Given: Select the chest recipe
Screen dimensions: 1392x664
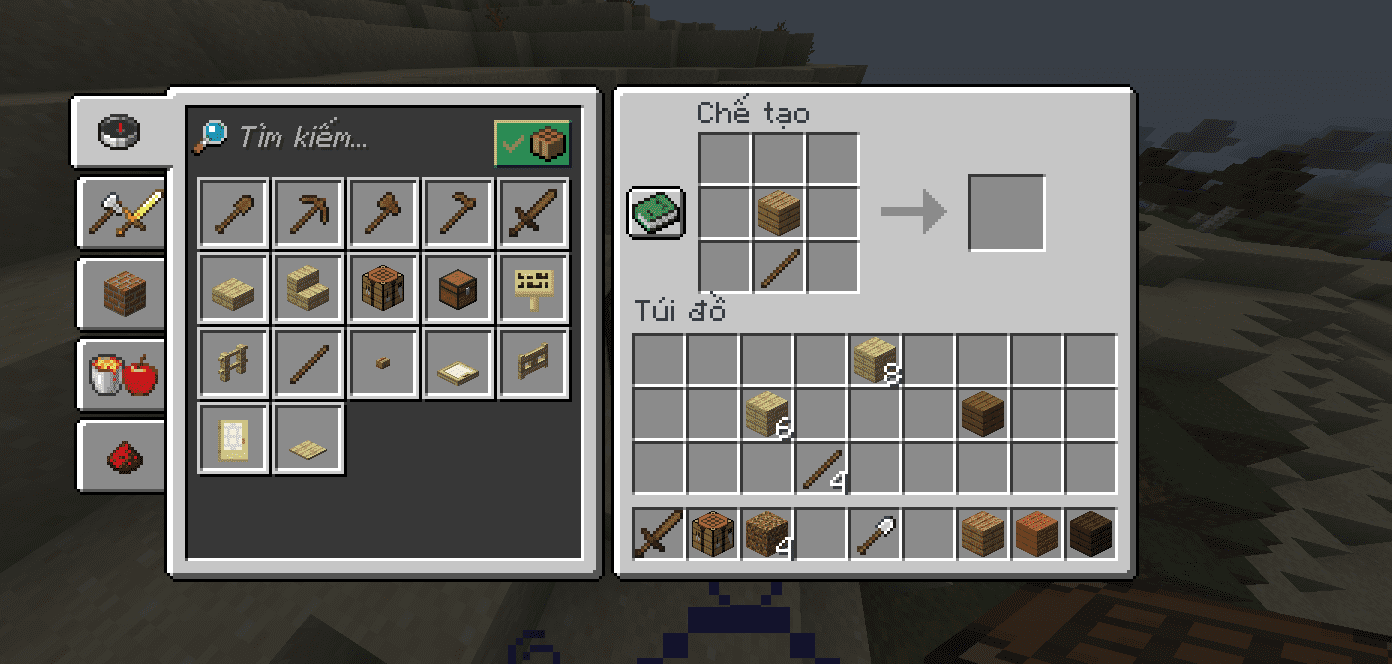Looking at the screenshot, I should pyautogui.click(x=458, y=288).
